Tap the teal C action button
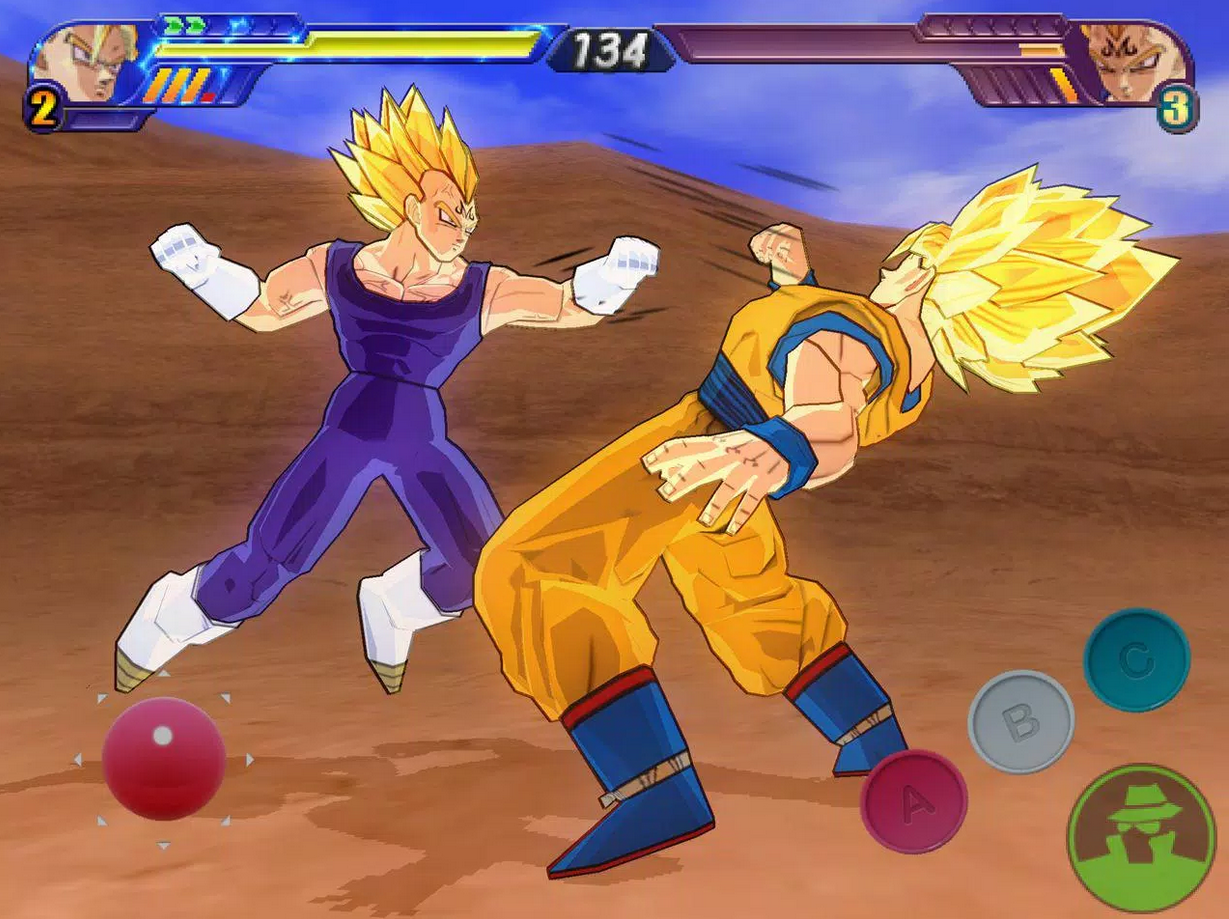 (1136, 660)
